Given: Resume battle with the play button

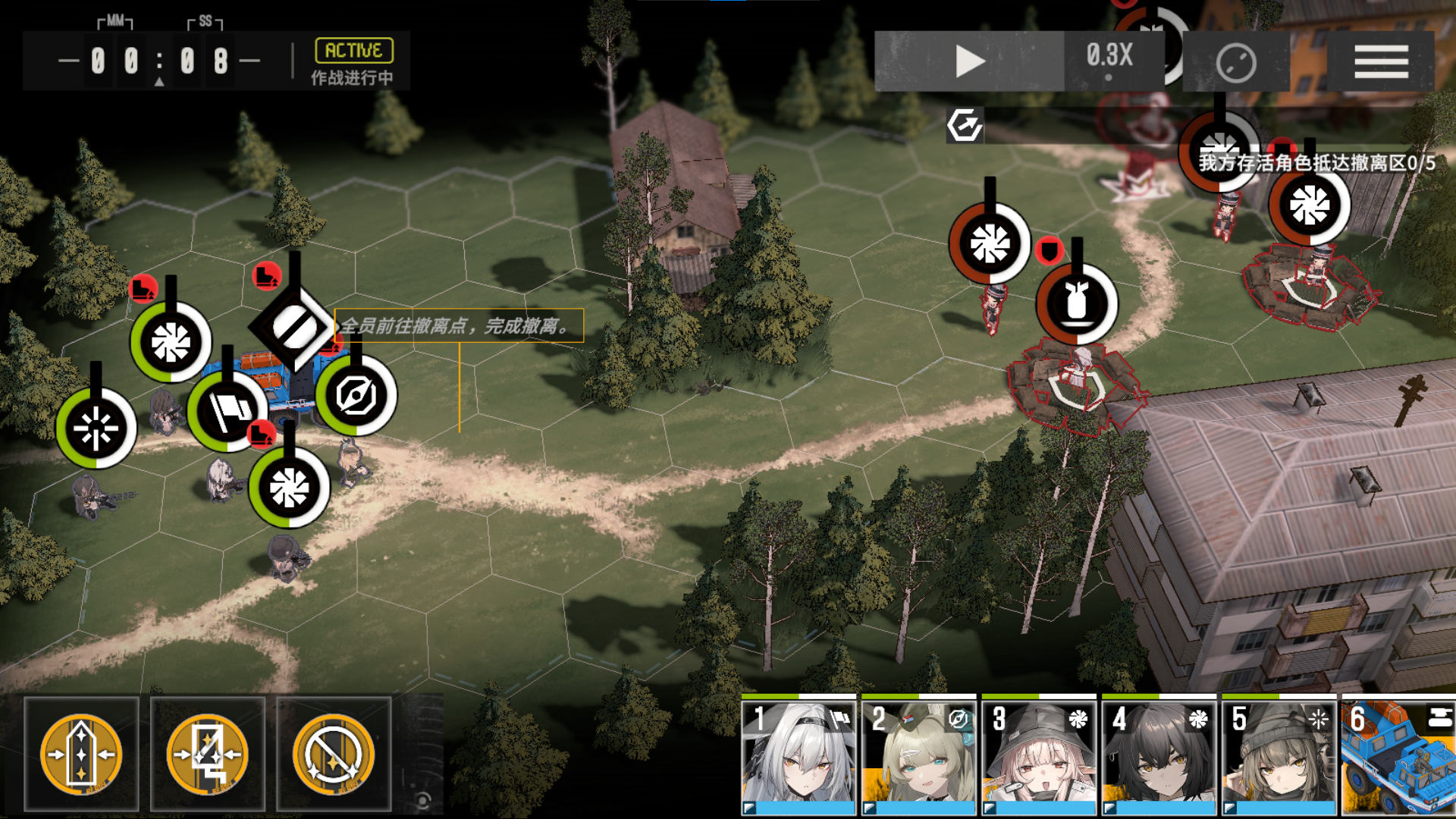Looking at the screenshot, I should (x=969, y=61).
